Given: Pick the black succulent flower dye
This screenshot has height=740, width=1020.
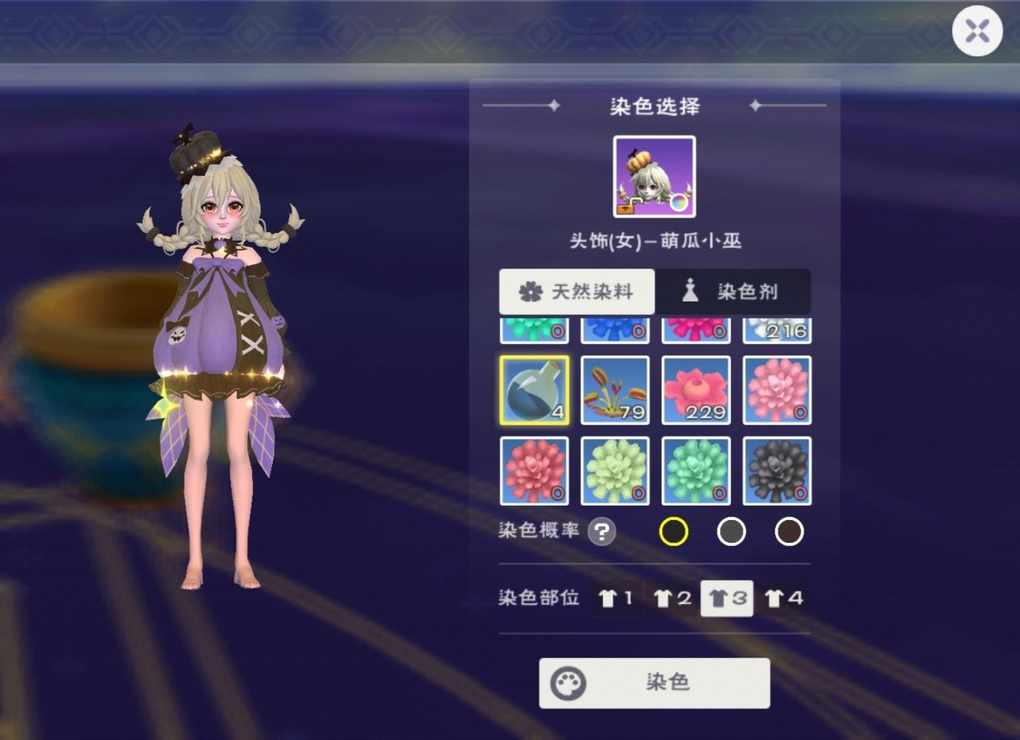Looking at the screenshot, I should pyautogui.click(x=777, y=470).
